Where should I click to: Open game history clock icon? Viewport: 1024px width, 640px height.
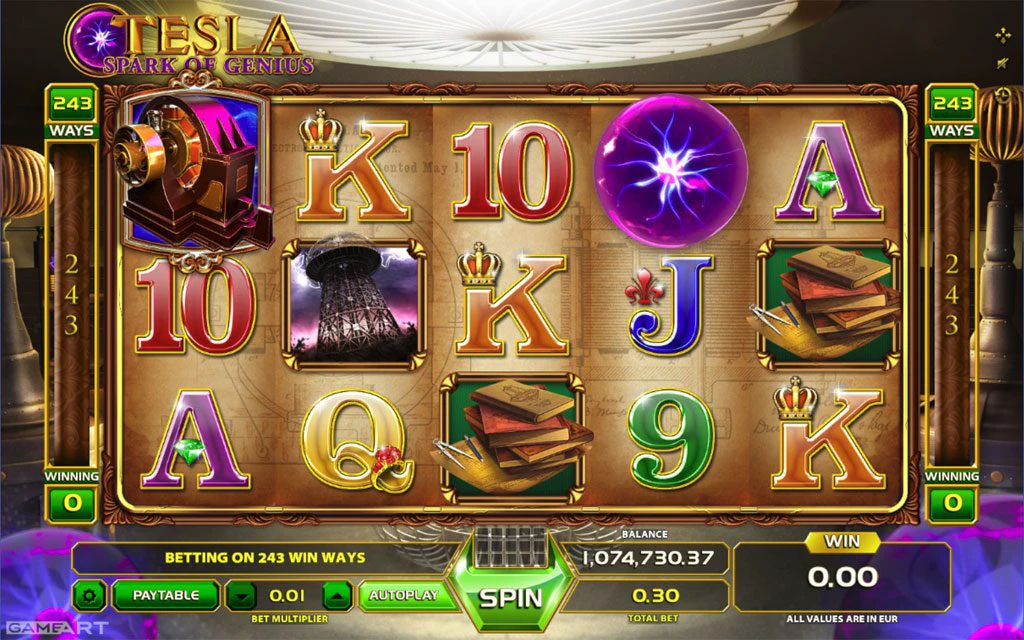point(1003,95)
